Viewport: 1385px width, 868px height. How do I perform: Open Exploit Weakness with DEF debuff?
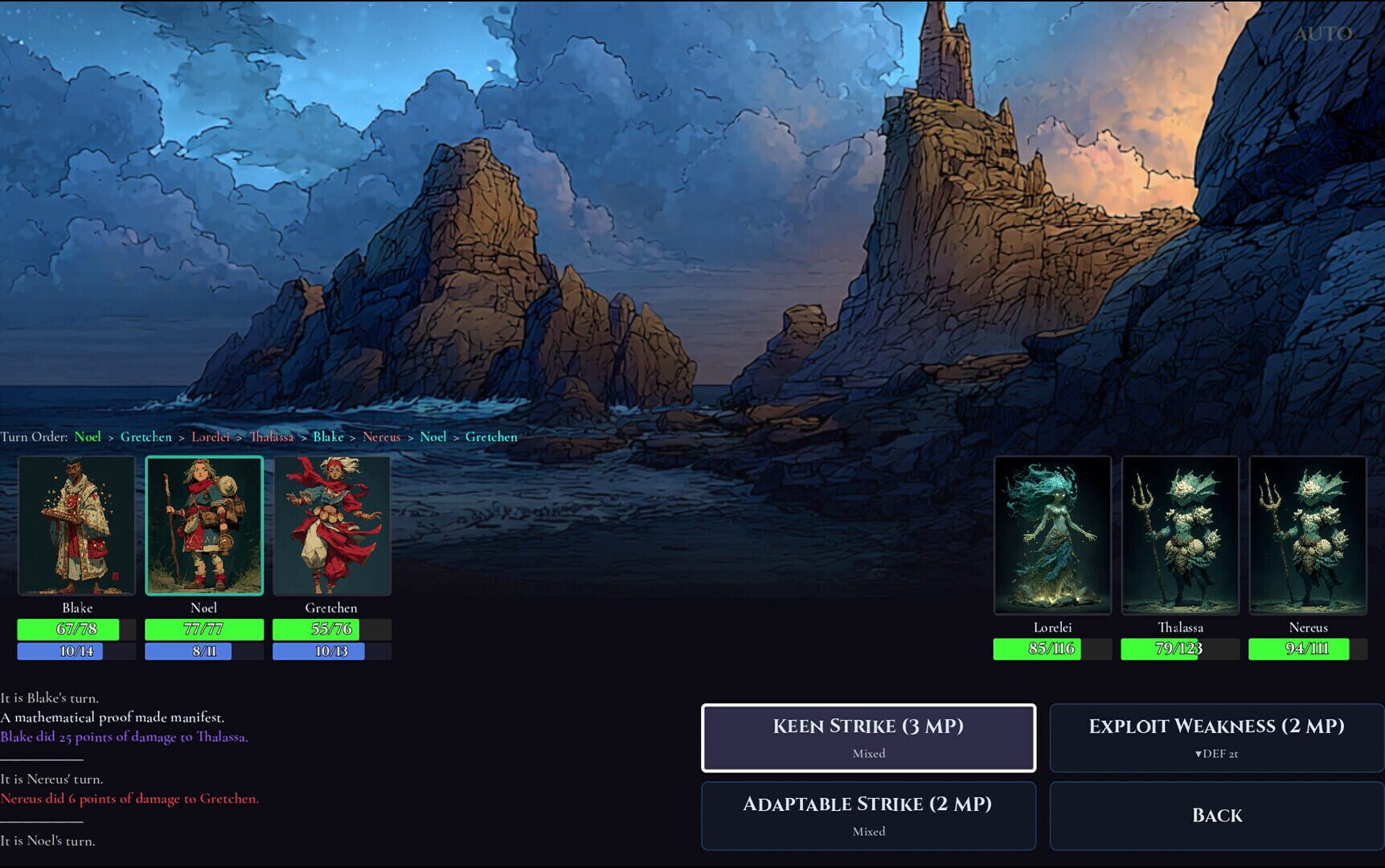(x=1215, y=737)
